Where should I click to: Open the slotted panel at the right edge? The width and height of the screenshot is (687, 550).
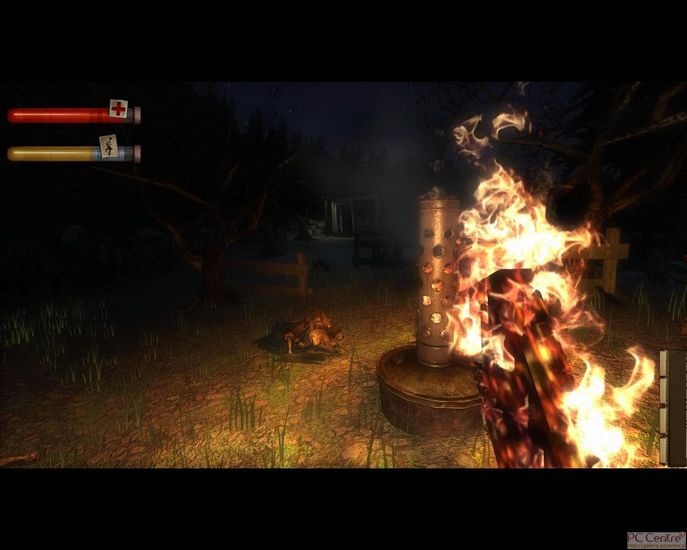pos(673,407)
